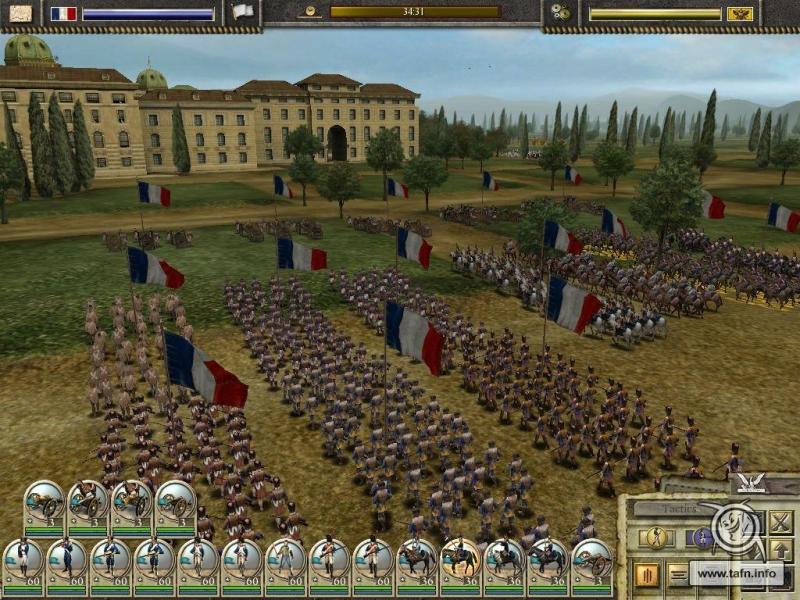This screenshot has width=800, height=600.
Task: Switch to line formation with horizontal bars
Action: click(679, 575)
